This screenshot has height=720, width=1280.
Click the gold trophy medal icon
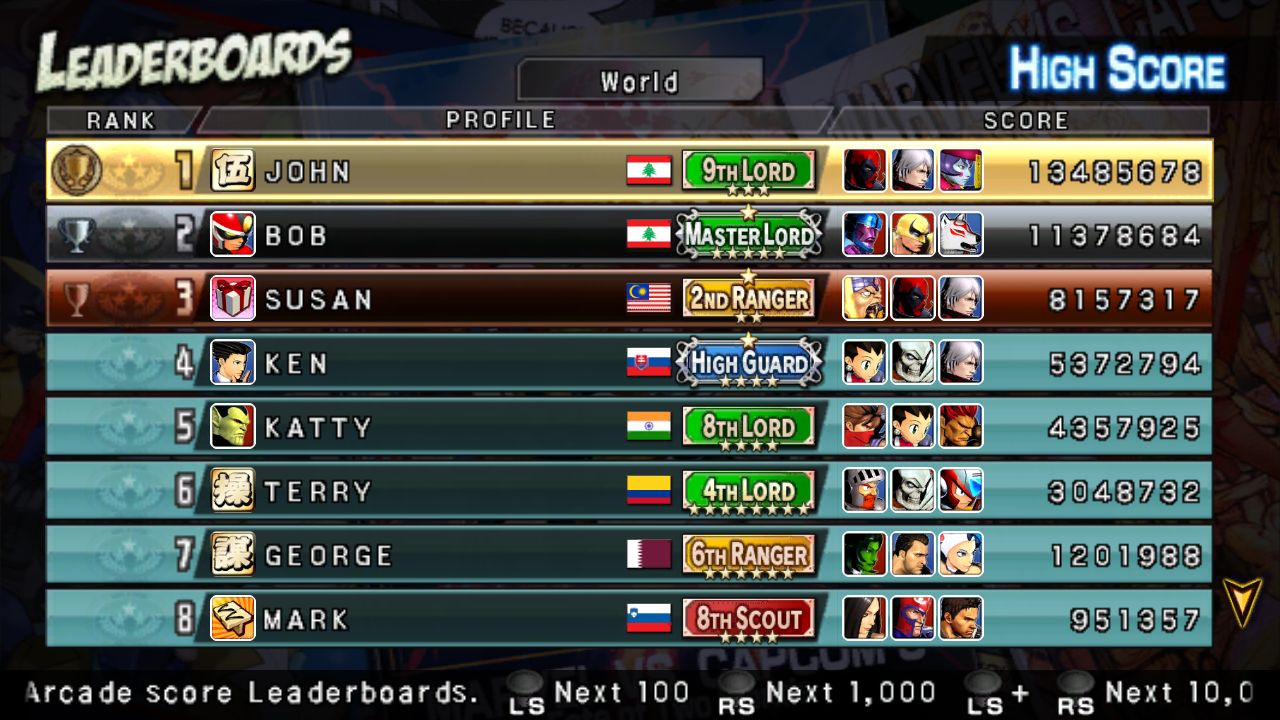point(76,170)
